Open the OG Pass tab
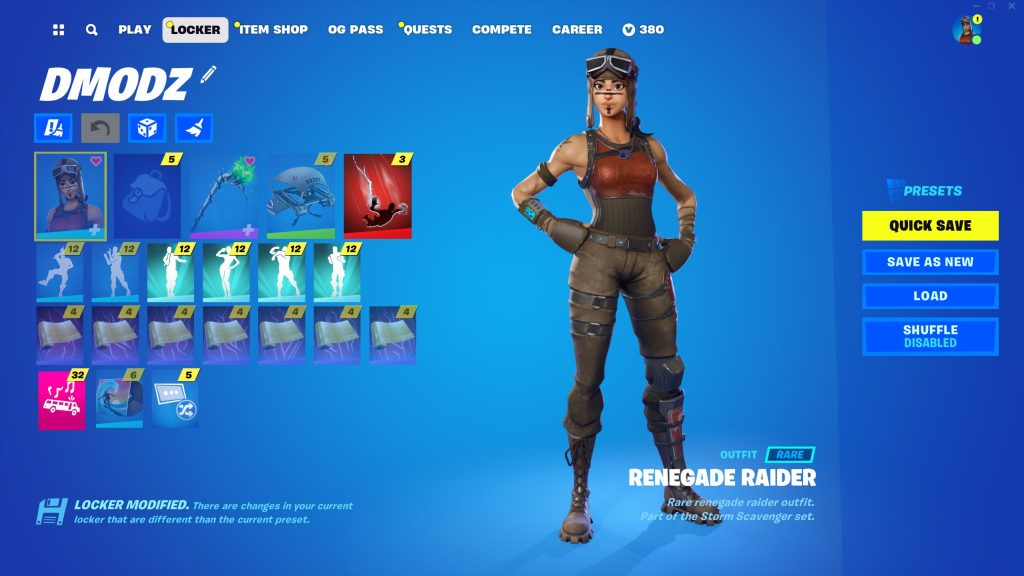Image resolution: width=1024 pixels, height=576 pixels. click(x=355, y=30)
